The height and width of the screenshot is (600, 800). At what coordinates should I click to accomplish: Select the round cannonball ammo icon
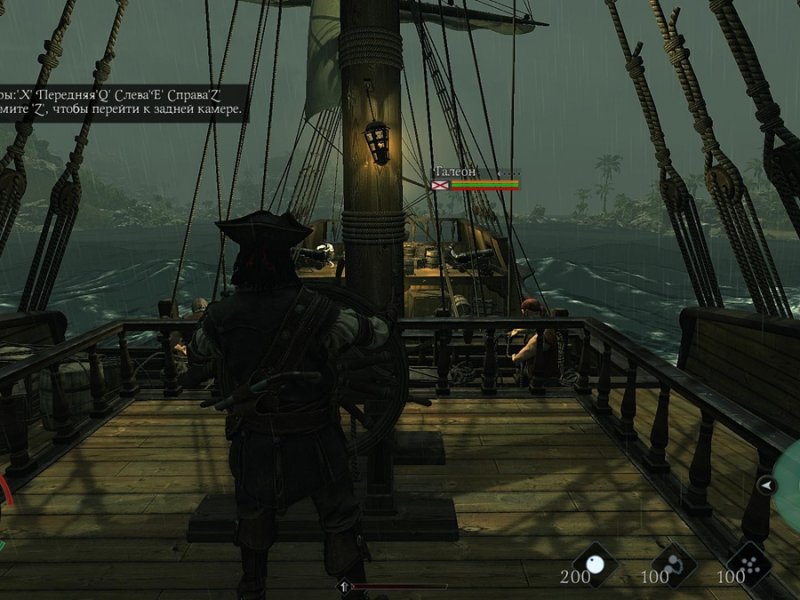599,563
